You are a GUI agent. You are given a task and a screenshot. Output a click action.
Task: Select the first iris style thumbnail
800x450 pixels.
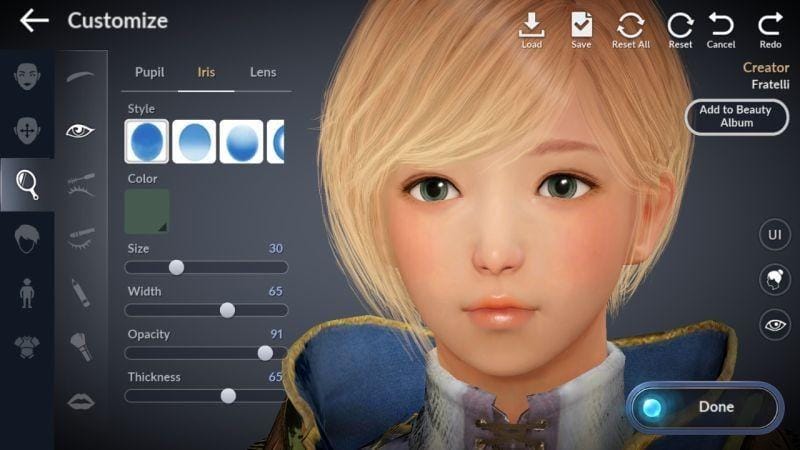point(147,141)
